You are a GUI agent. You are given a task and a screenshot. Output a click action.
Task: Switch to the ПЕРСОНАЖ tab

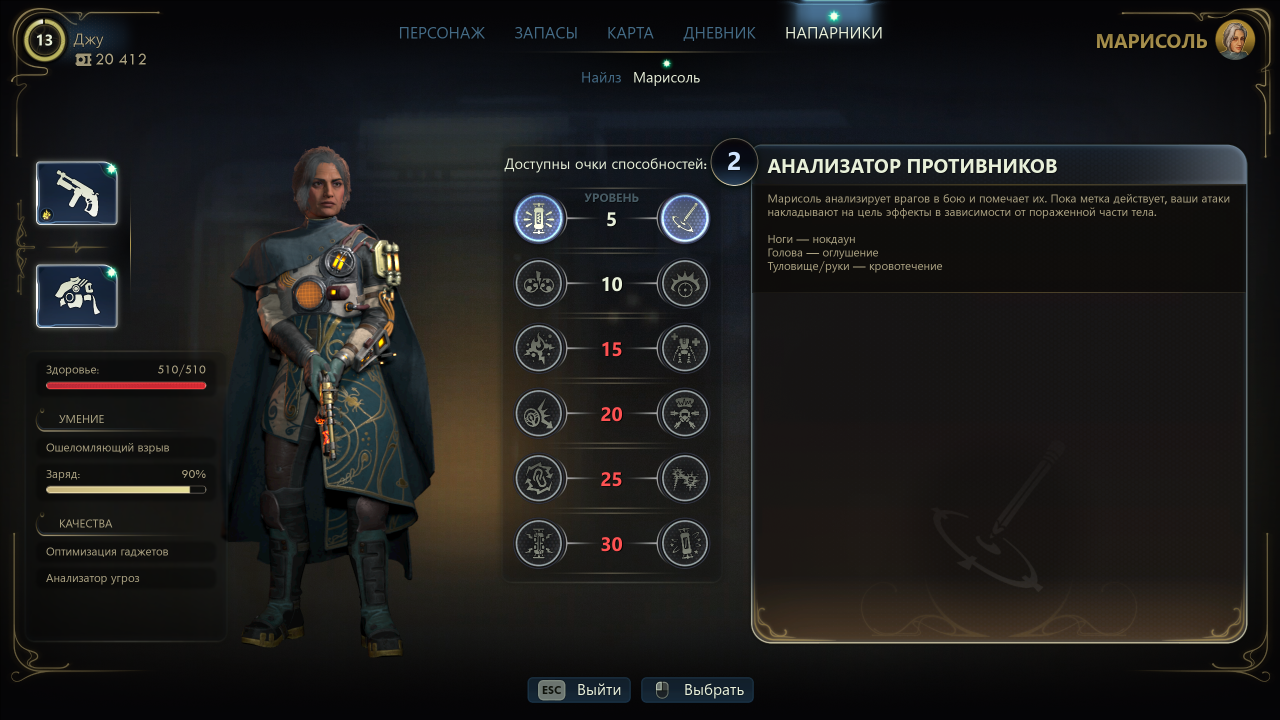tap(441, 33)
